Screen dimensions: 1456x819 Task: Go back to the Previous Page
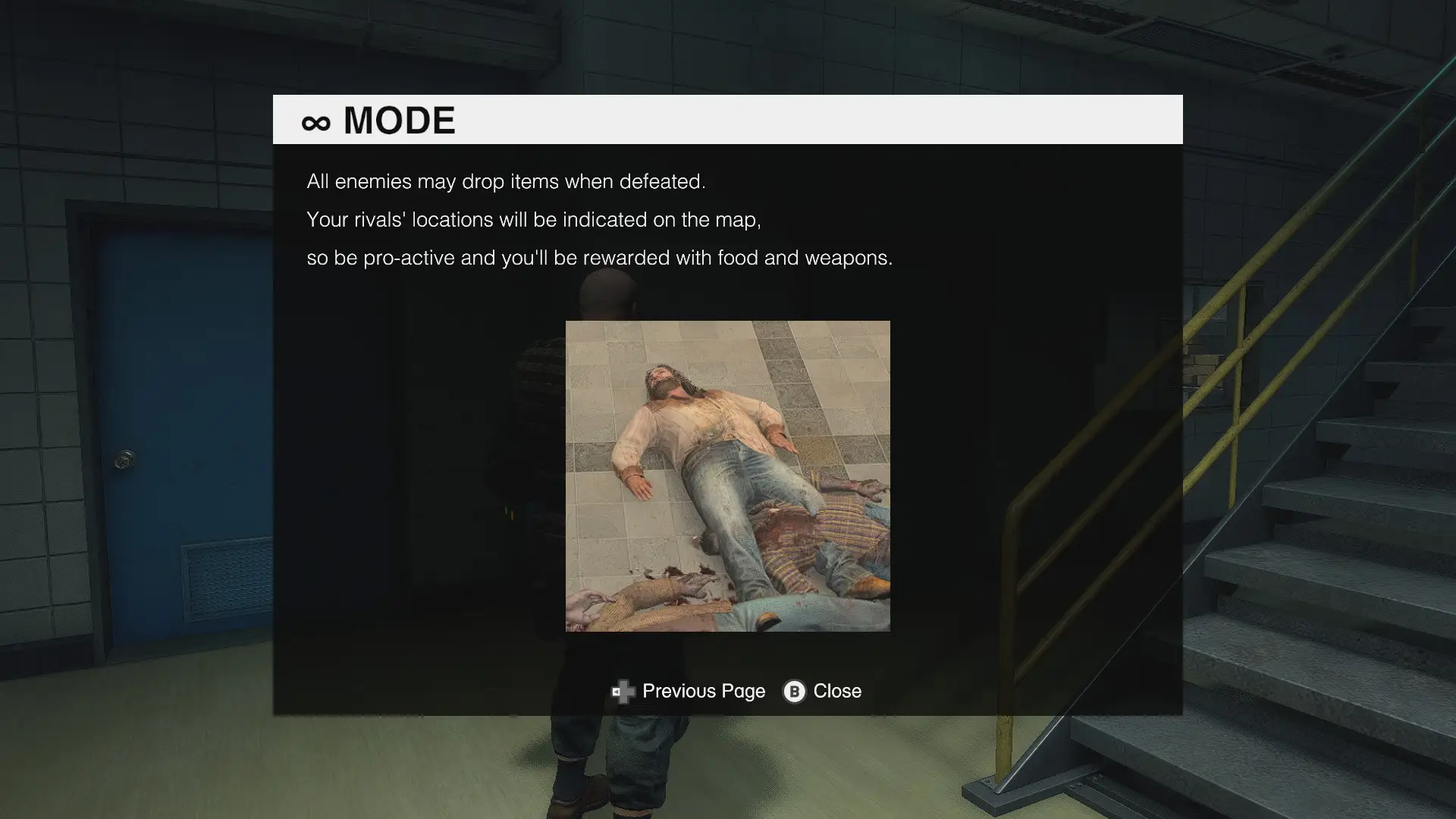[x=689, y=691]
